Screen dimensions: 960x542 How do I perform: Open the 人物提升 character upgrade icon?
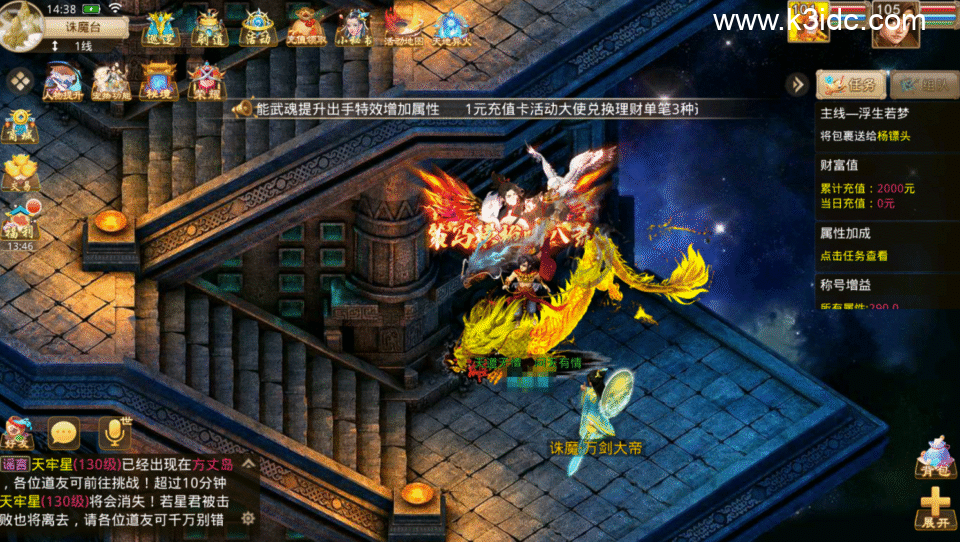click(x=62, y=80)
